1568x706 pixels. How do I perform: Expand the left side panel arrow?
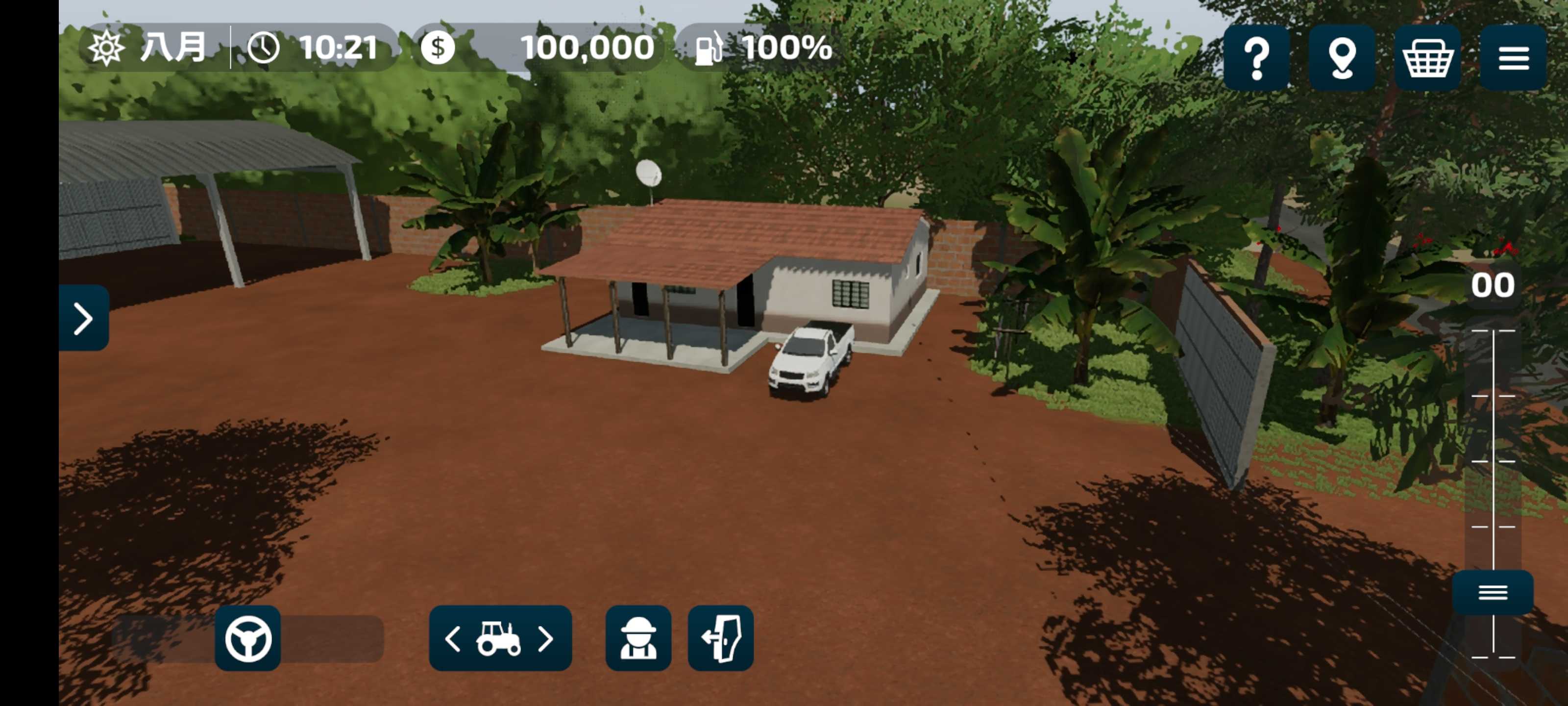pyautogui.click(x=83, y=317)
